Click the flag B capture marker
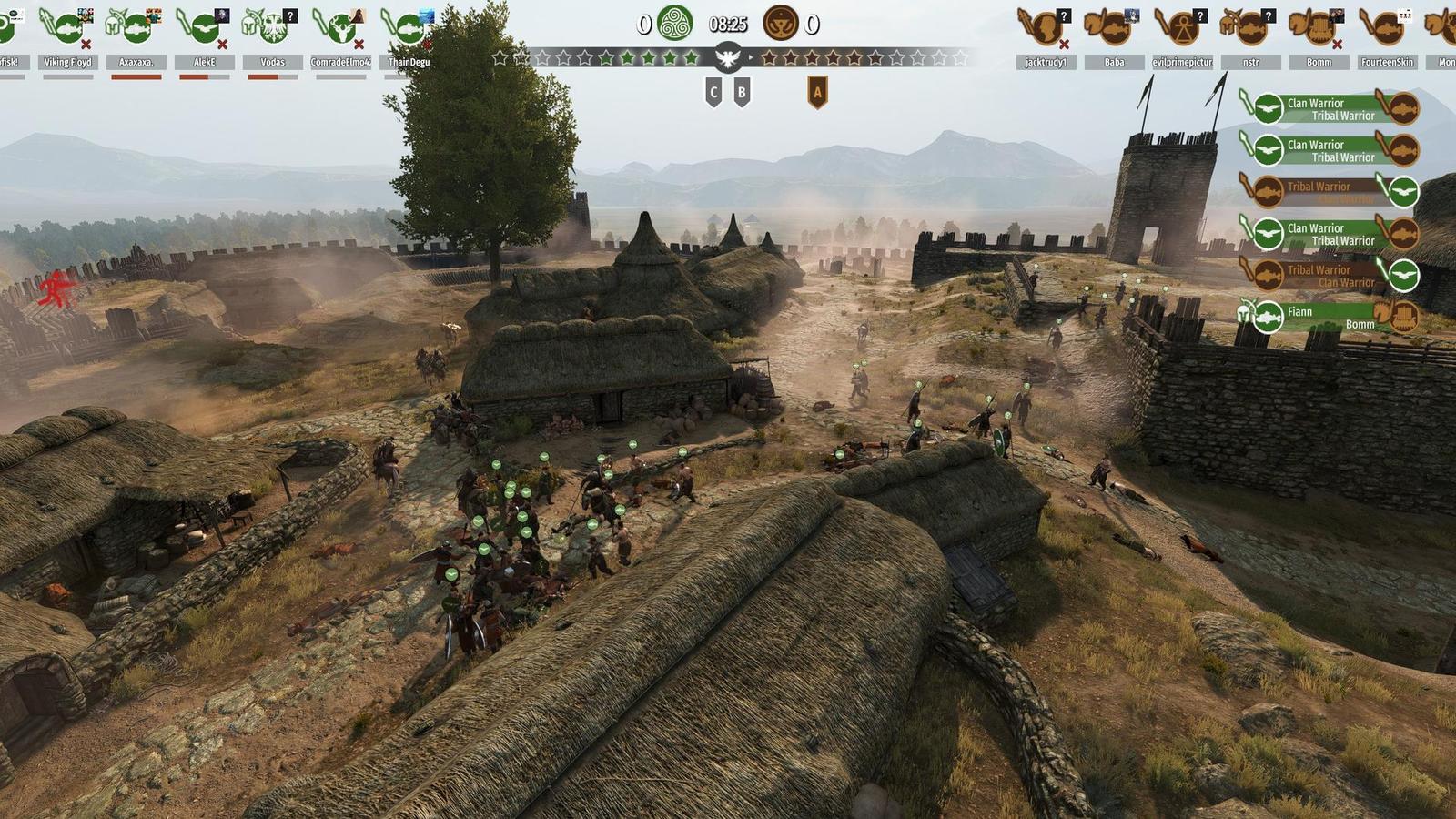Viewport: 1456px width, 819px height. point(742,92)
